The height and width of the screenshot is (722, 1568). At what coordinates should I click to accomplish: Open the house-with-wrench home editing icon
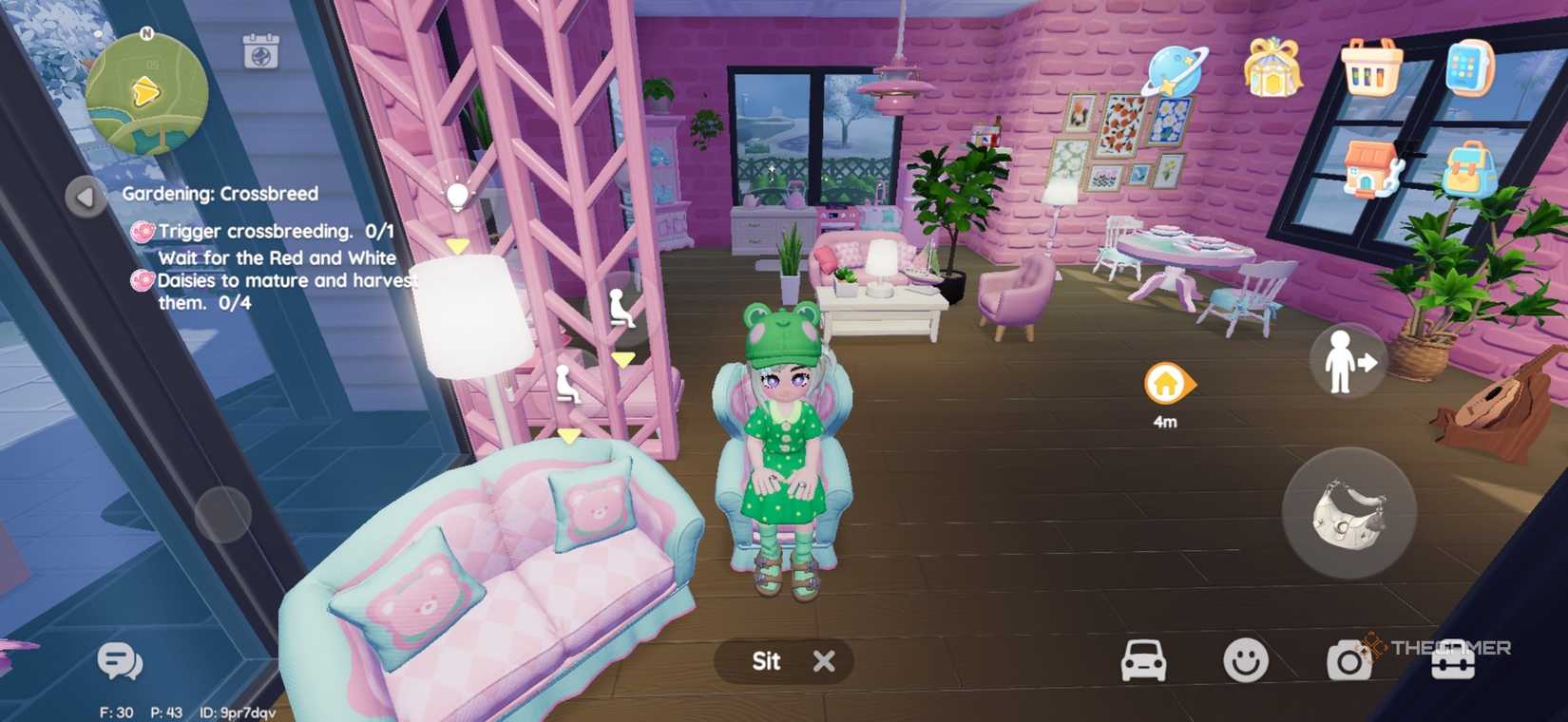(x=1371, y=166)
